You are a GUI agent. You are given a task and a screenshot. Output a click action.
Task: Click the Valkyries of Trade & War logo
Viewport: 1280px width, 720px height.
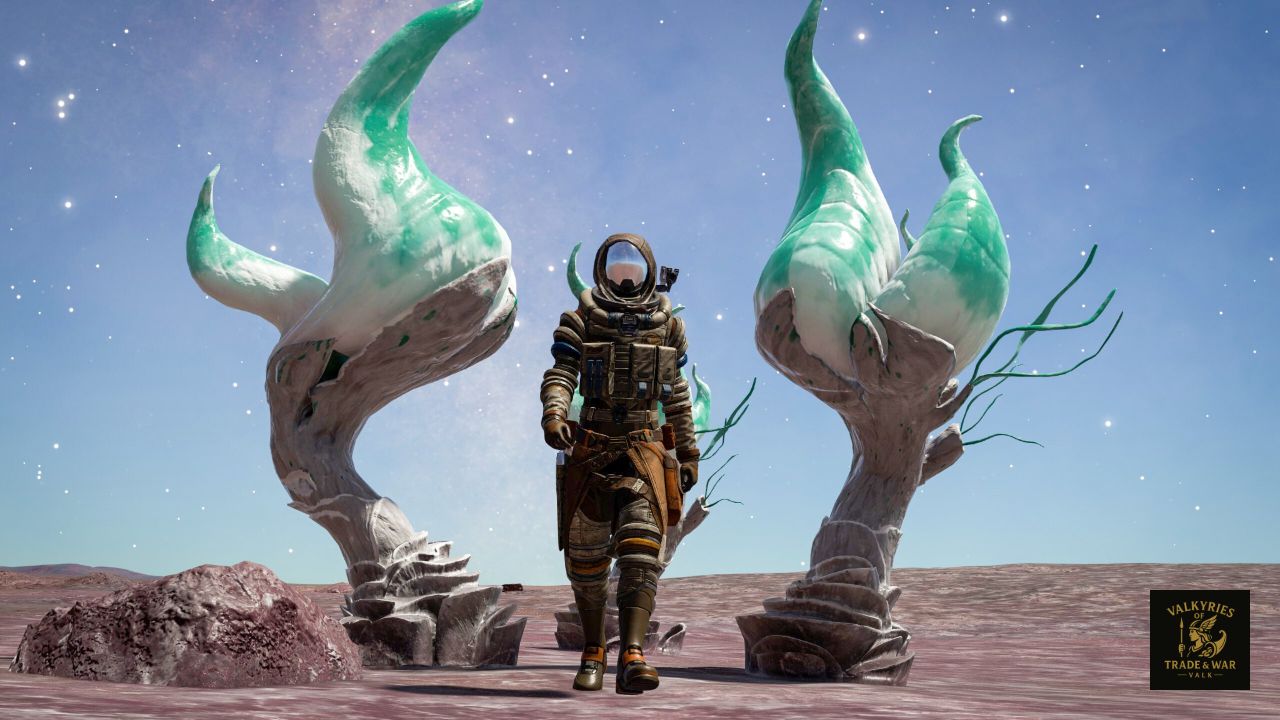tap(1199, 639)
